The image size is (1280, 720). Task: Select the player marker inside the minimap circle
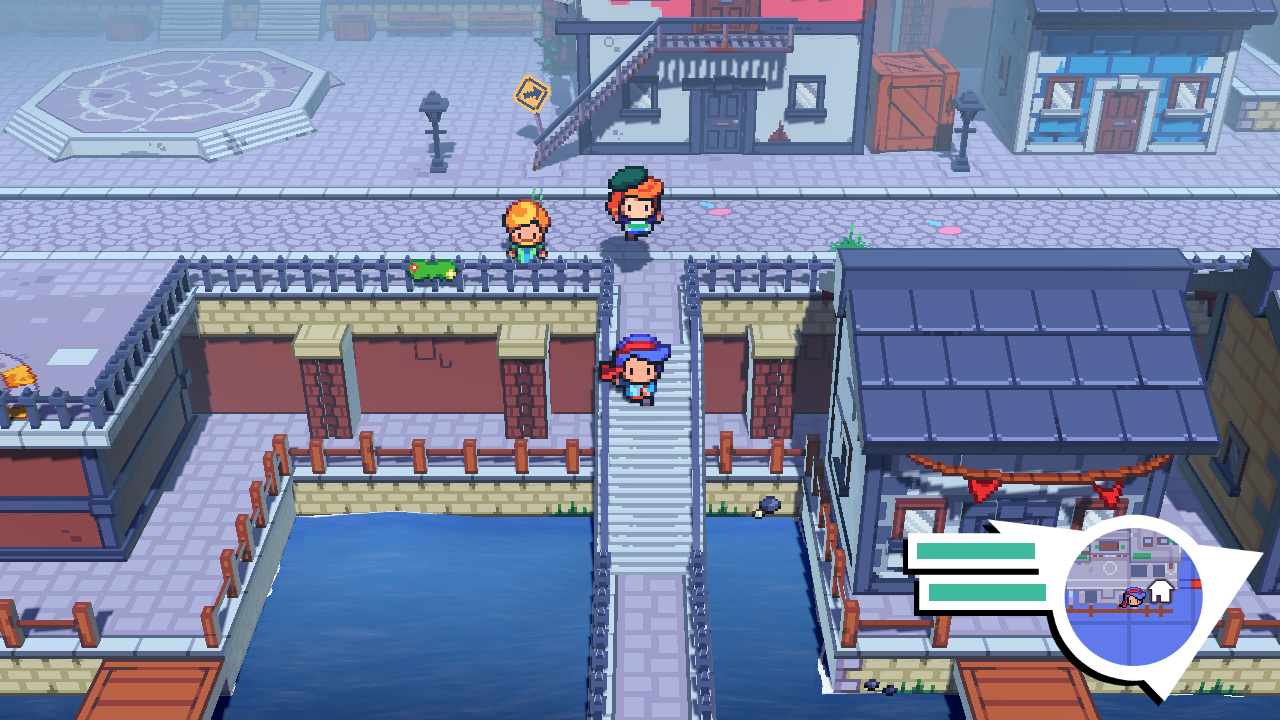[x=1133, y=597]
